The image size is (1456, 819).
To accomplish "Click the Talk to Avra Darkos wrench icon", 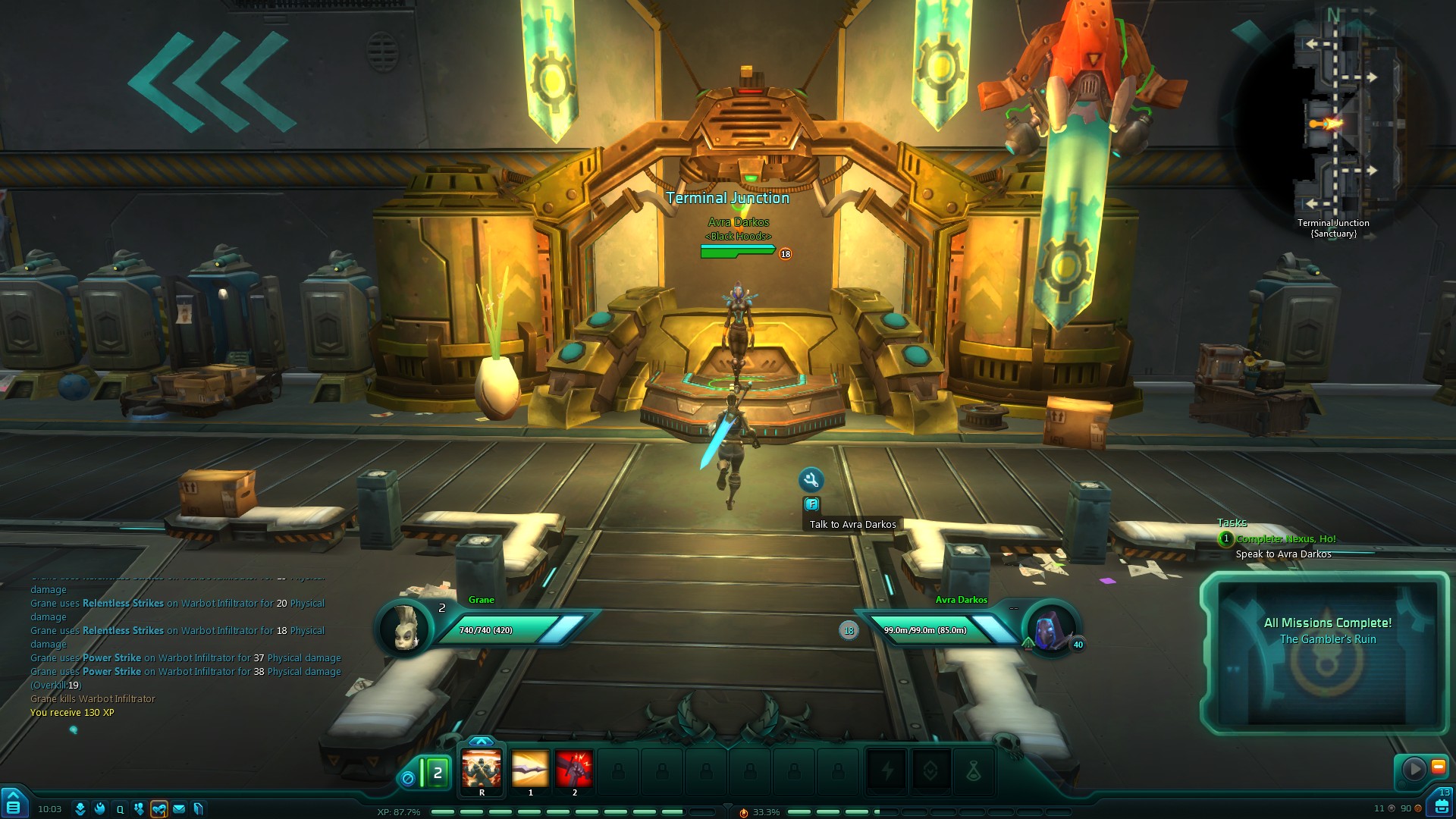I will [811, 479].
